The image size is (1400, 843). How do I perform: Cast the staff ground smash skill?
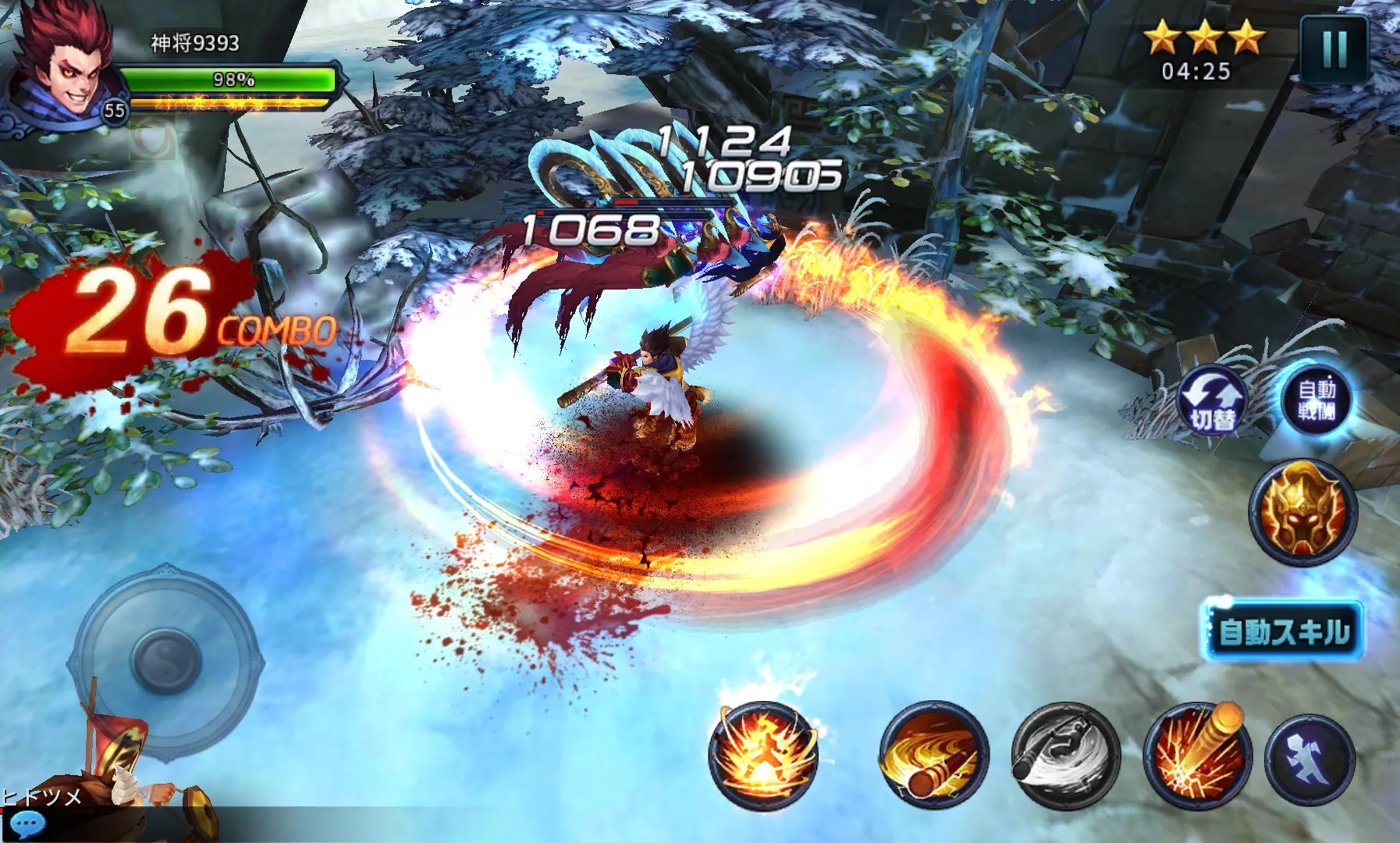pyautogui.click(x=1197, y=755)
